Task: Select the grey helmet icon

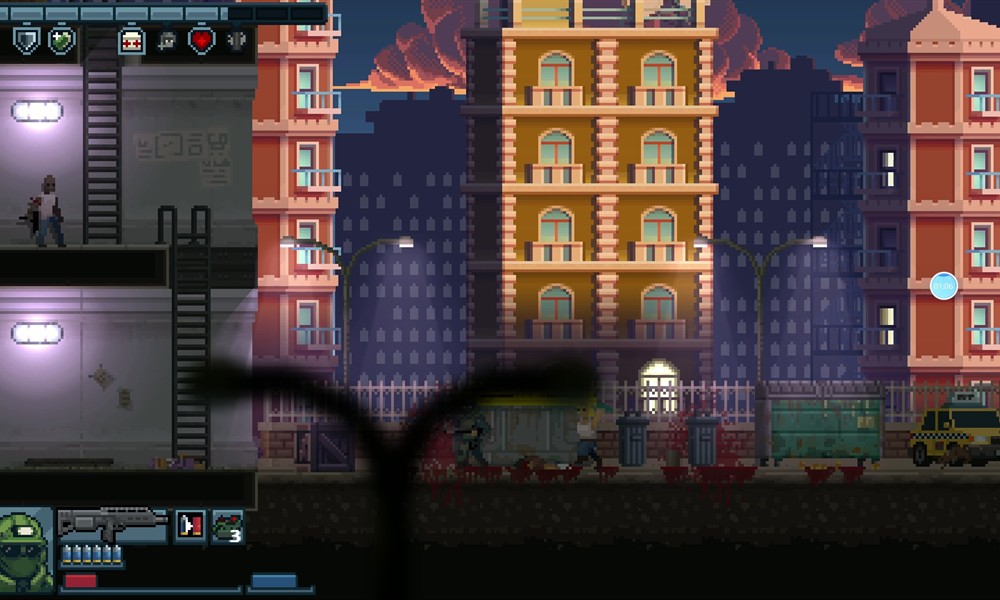Action: 166,41
